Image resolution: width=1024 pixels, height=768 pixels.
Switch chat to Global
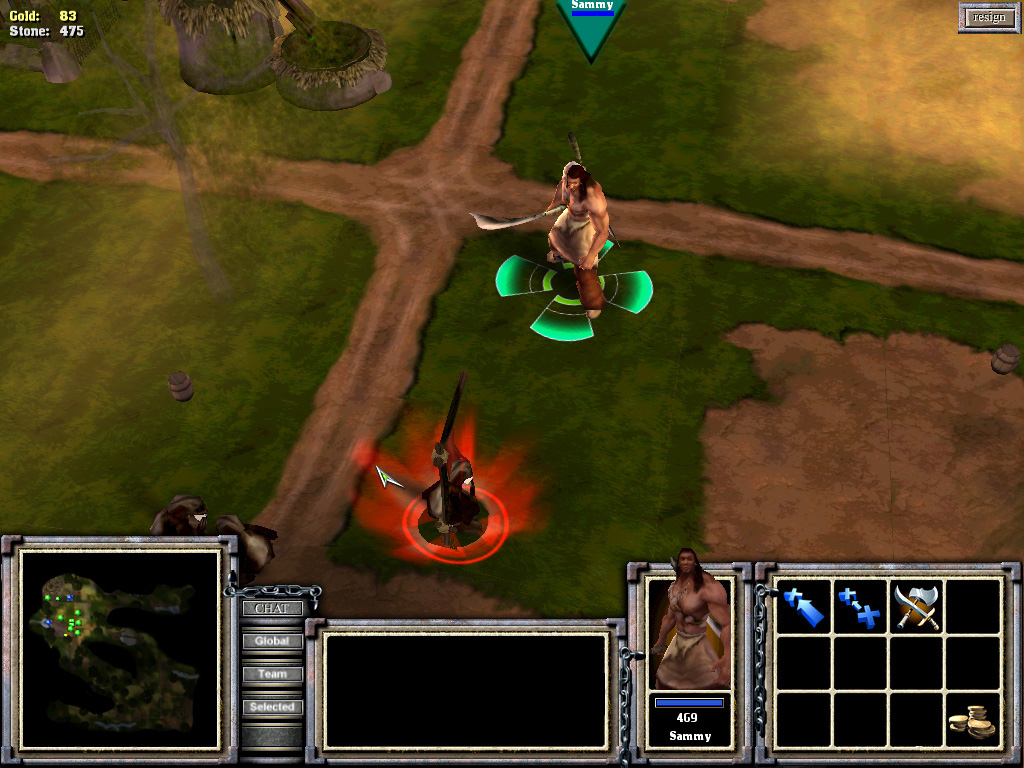click(x=272, y=641)
